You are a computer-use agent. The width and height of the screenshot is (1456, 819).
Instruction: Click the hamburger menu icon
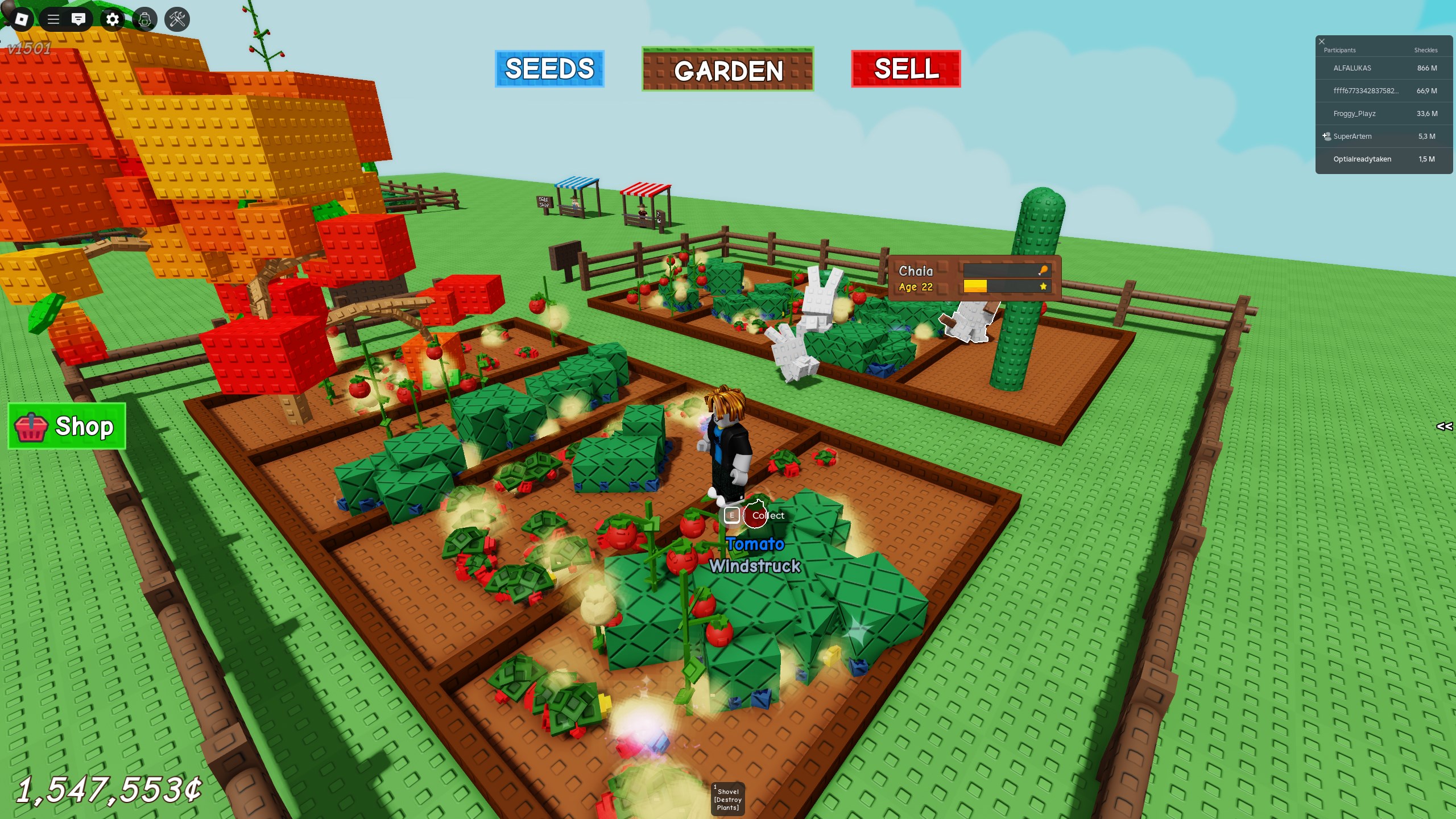click(53, 20)
